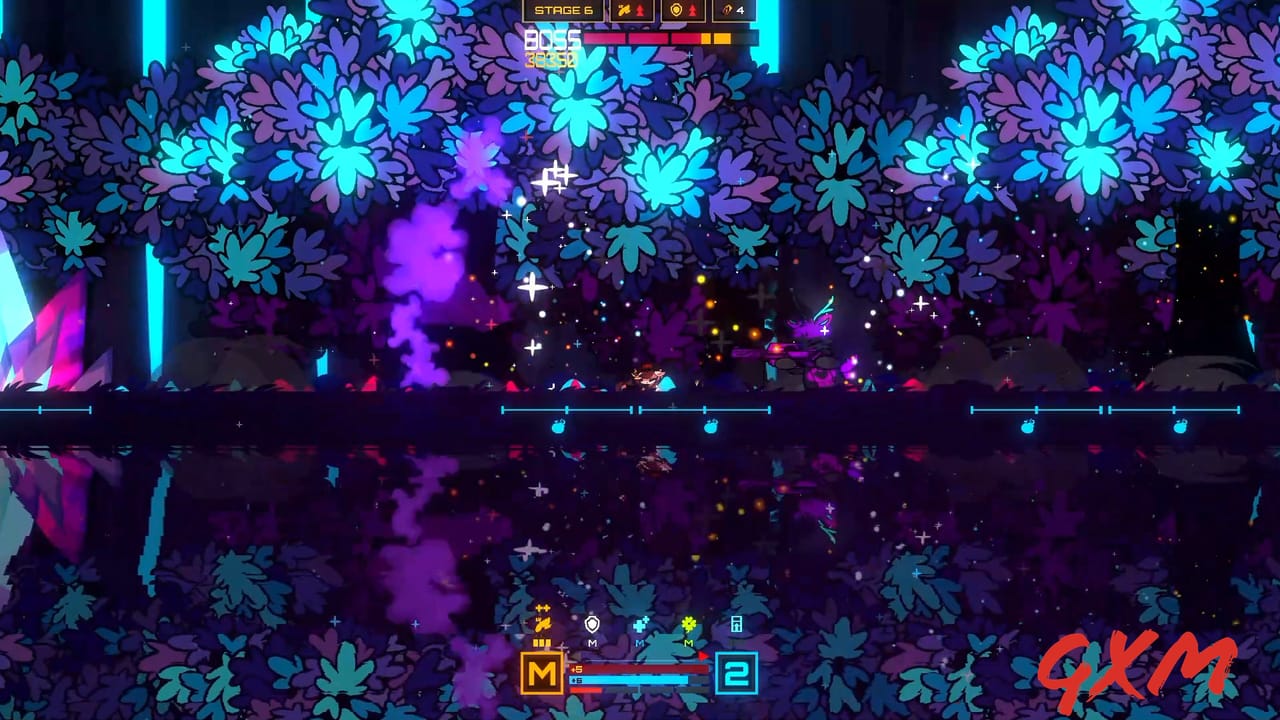Select the dash wing icon in top HUD
This screenshot has width=1280, height=720.
pyautogui.click(x=625, y=10)
